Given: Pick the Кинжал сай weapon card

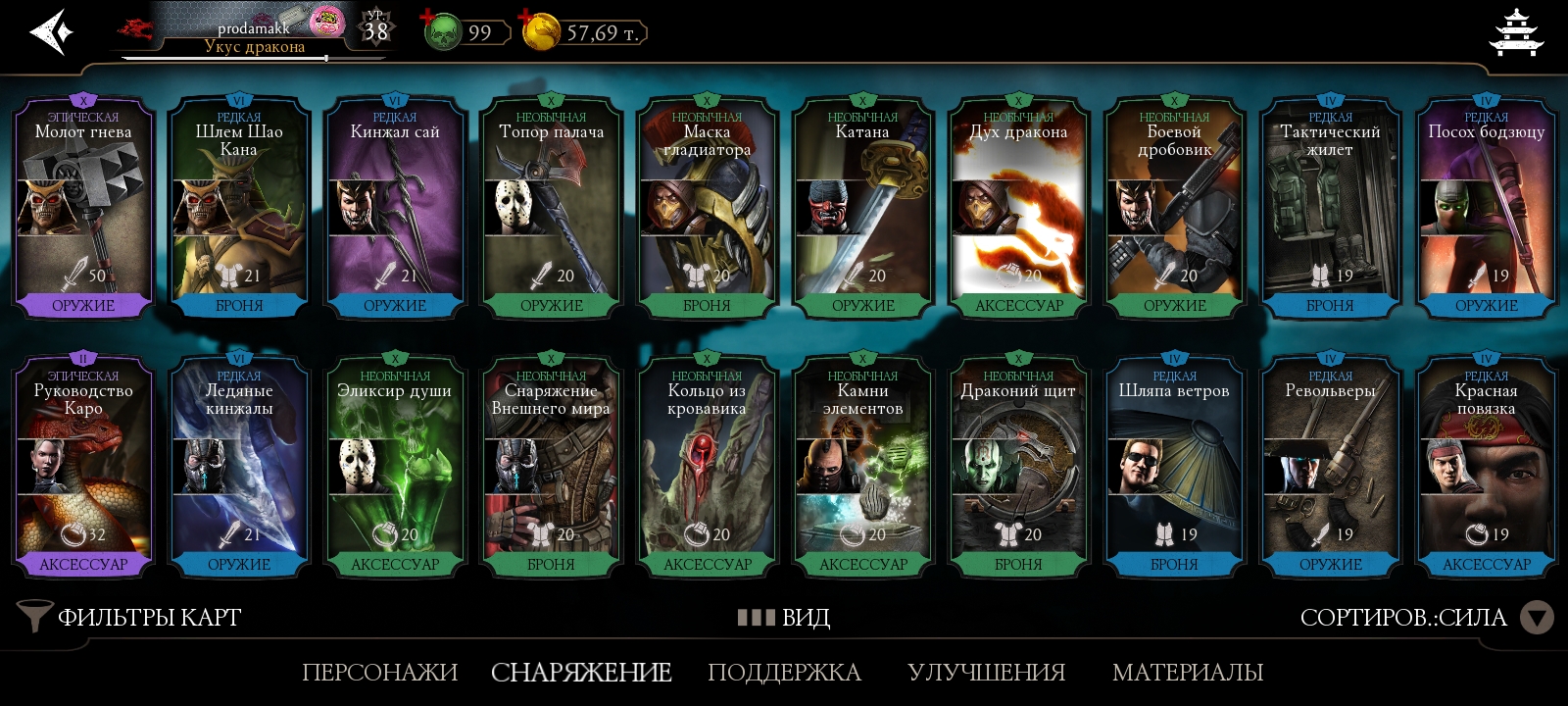Looking at the screenshot, I should point(395,208).
